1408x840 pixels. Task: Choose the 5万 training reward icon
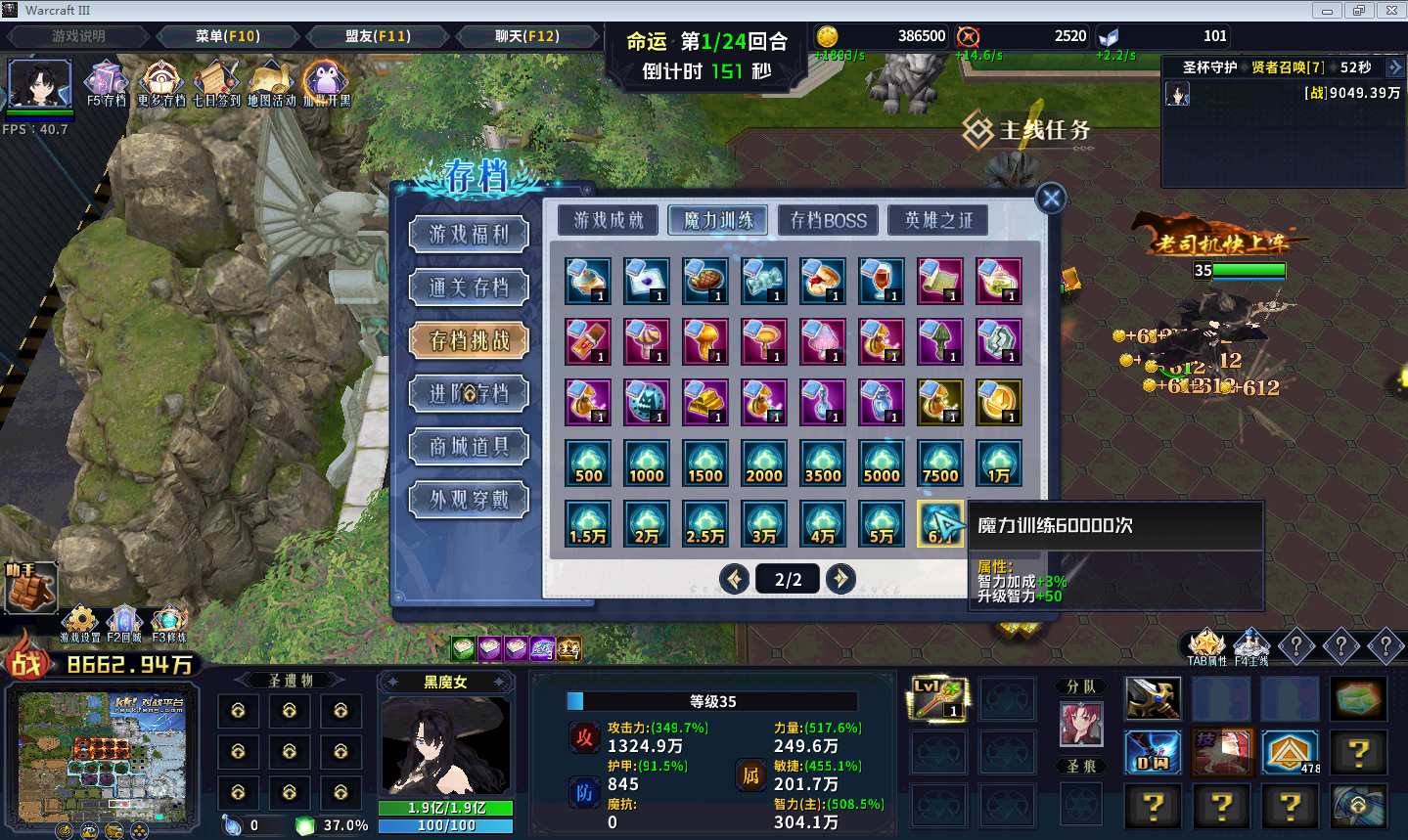[x=882, y=523]
